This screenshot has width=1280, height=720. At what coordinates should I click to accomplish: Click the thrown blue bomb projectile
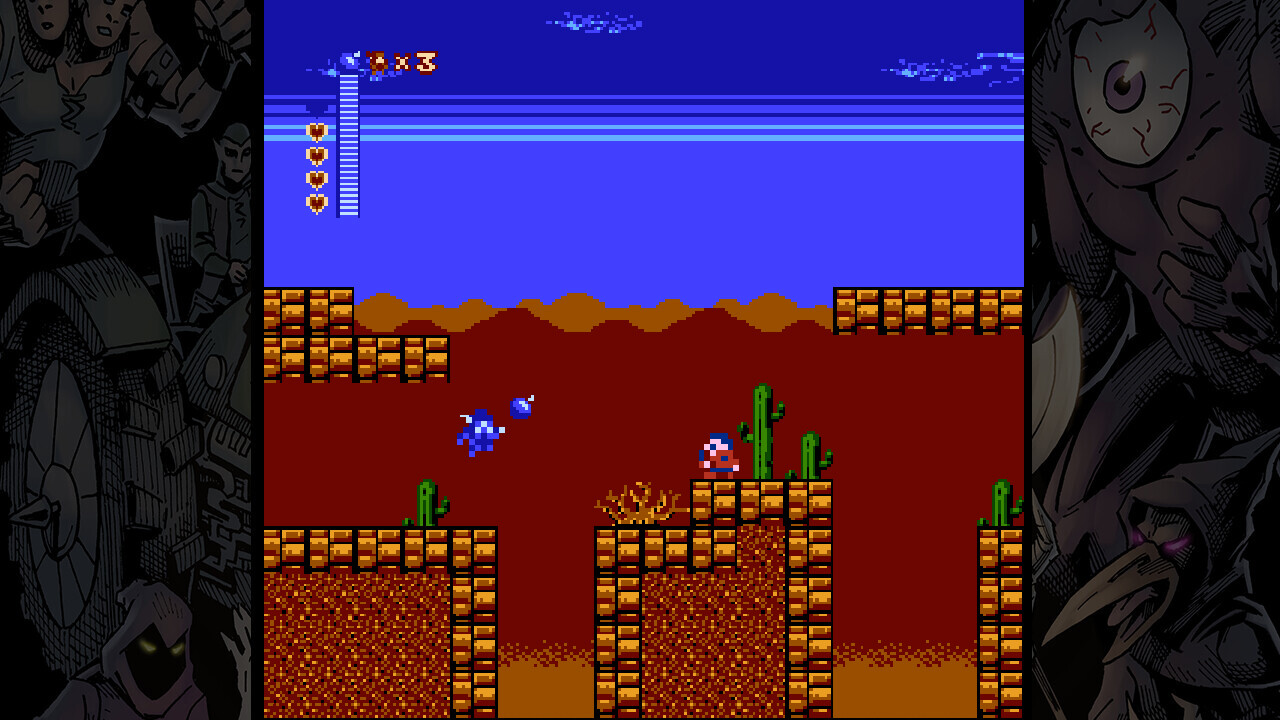[520, 407]
